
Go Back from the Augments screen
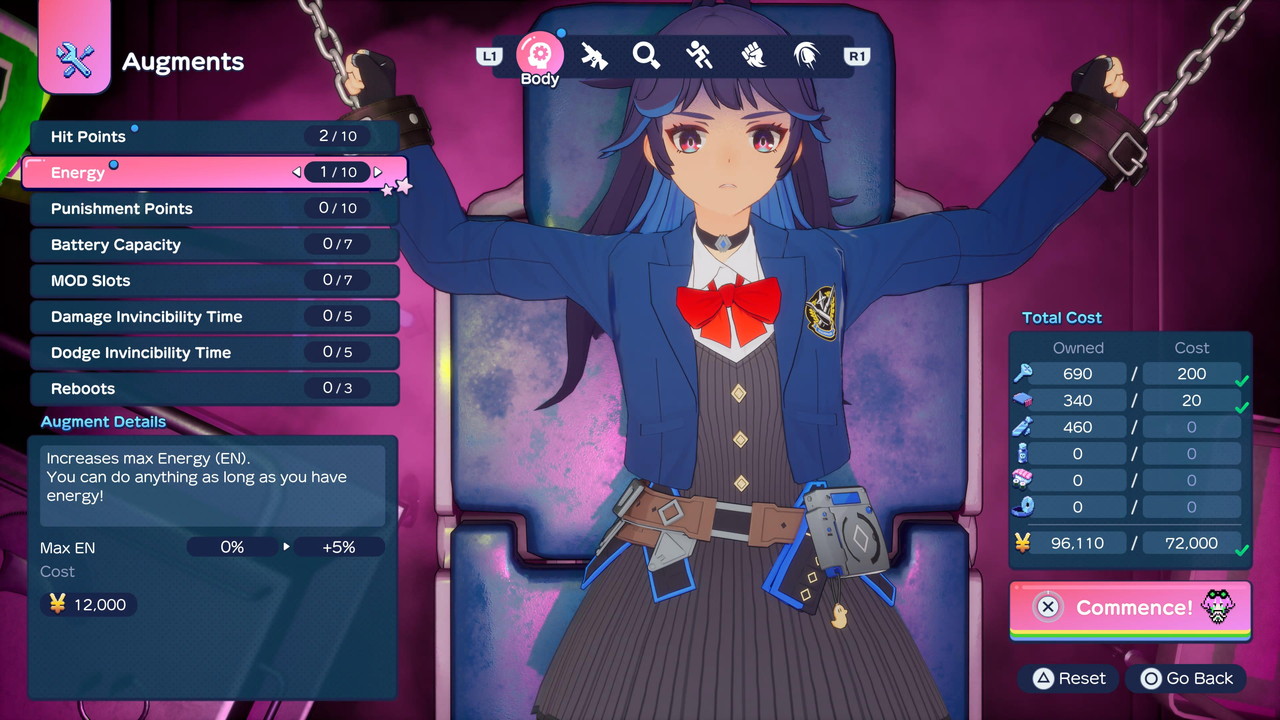(1187, 679)
